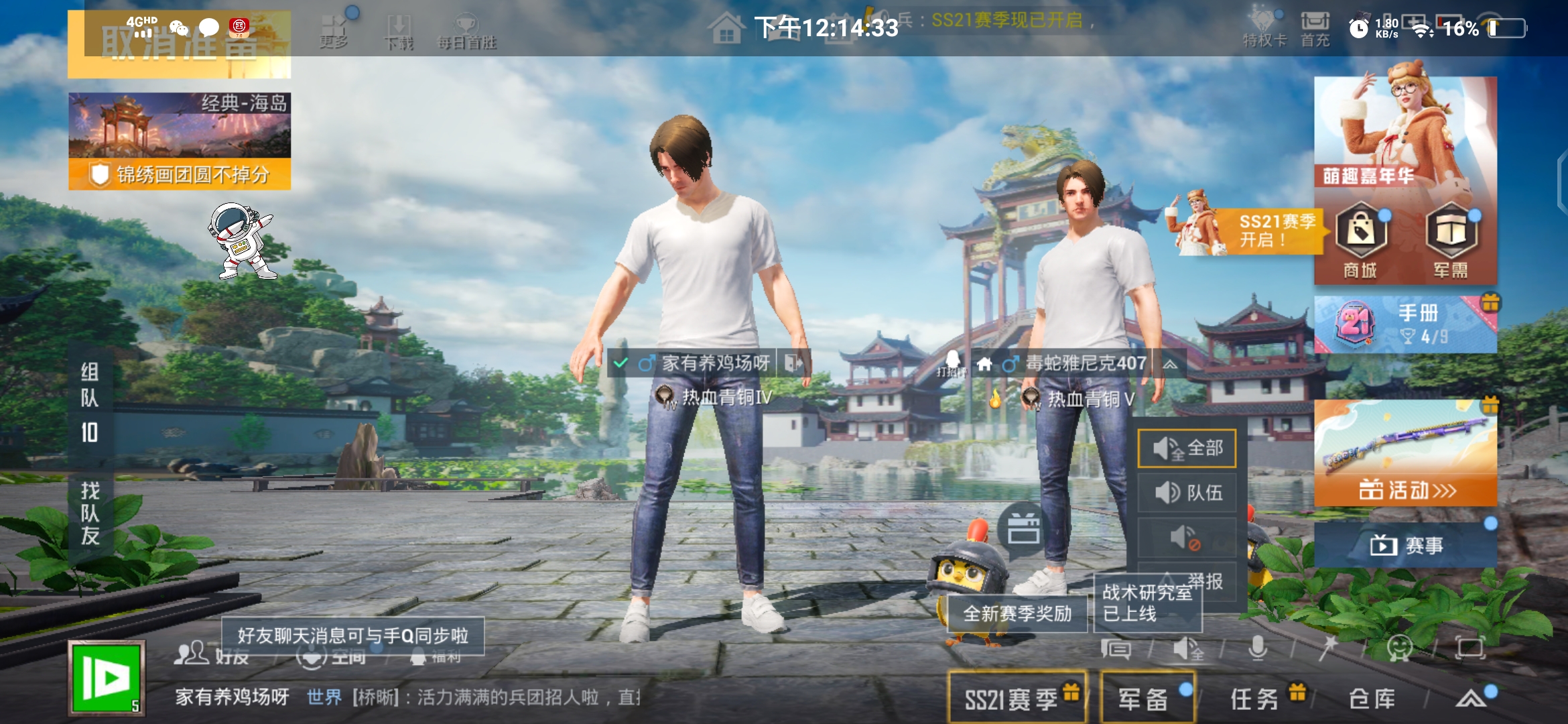Open the 军需 supply crate
This screenshot has width=1568, height=724.
[x=1451, y=240]
